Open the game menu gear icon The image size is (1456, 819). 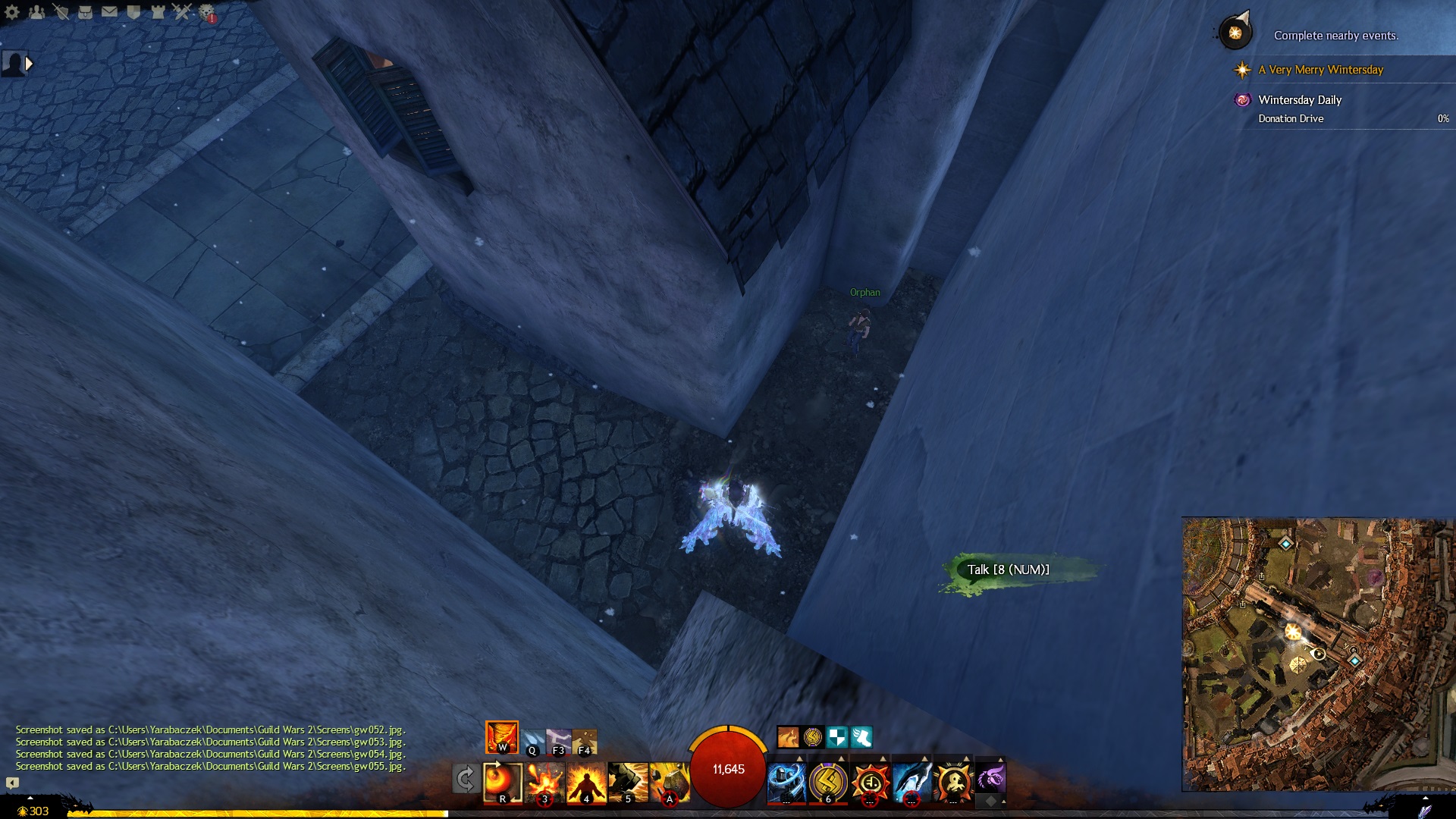(12, 11)
